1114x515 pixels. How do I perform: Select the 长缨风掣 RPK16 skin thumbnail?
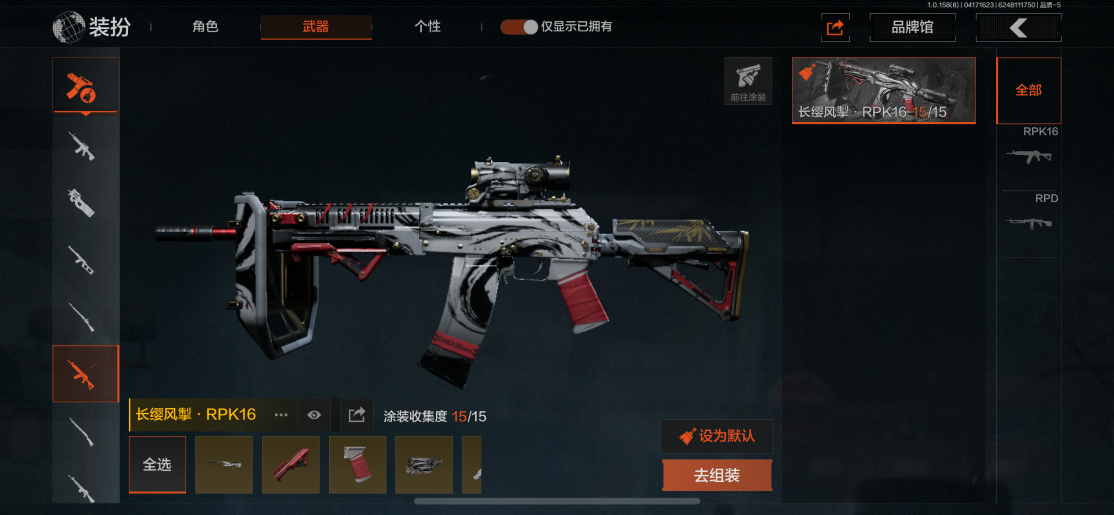point(883,90)
